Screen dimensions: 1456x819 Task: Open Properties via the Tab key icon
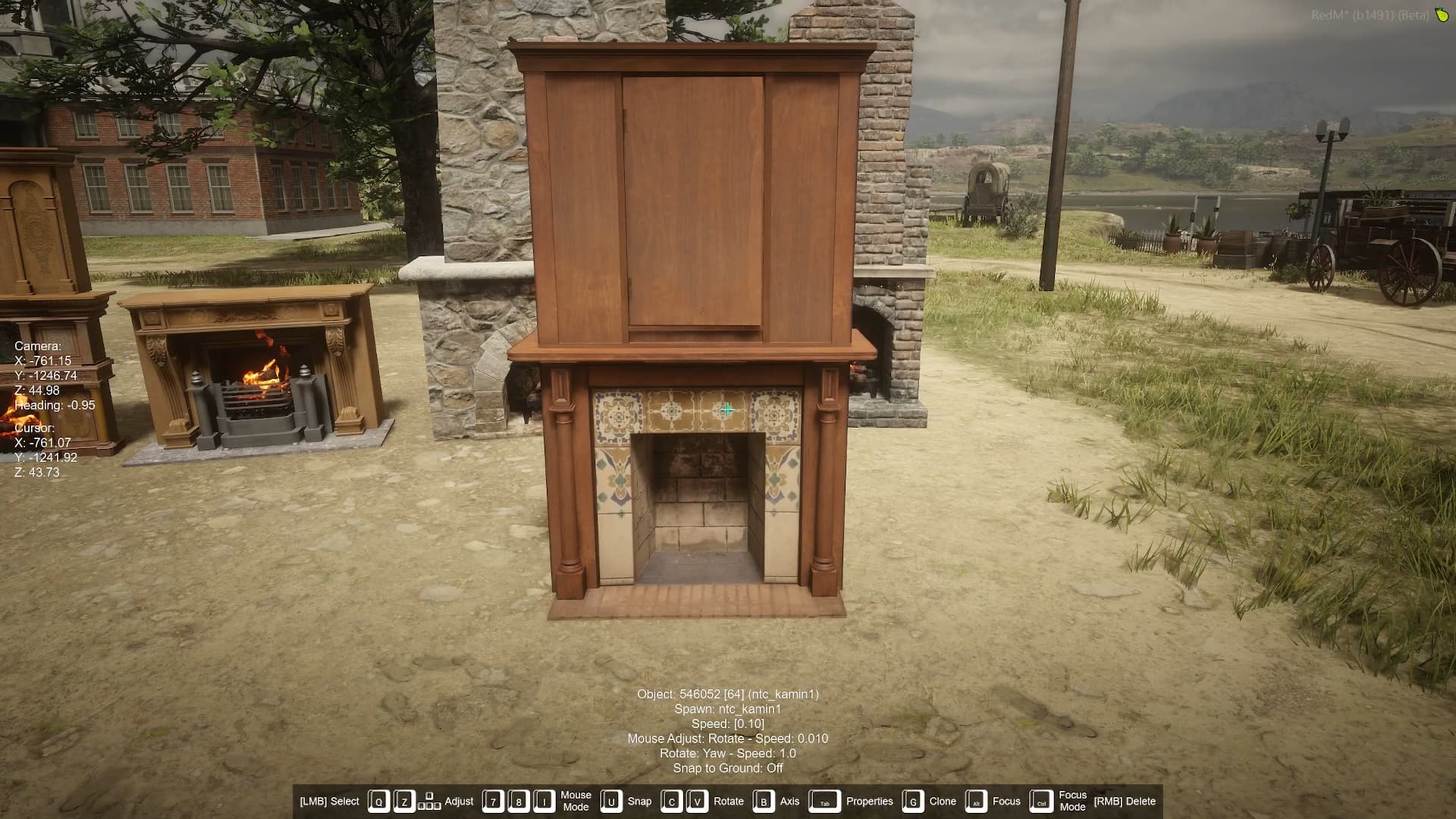[x=826, y=801]
